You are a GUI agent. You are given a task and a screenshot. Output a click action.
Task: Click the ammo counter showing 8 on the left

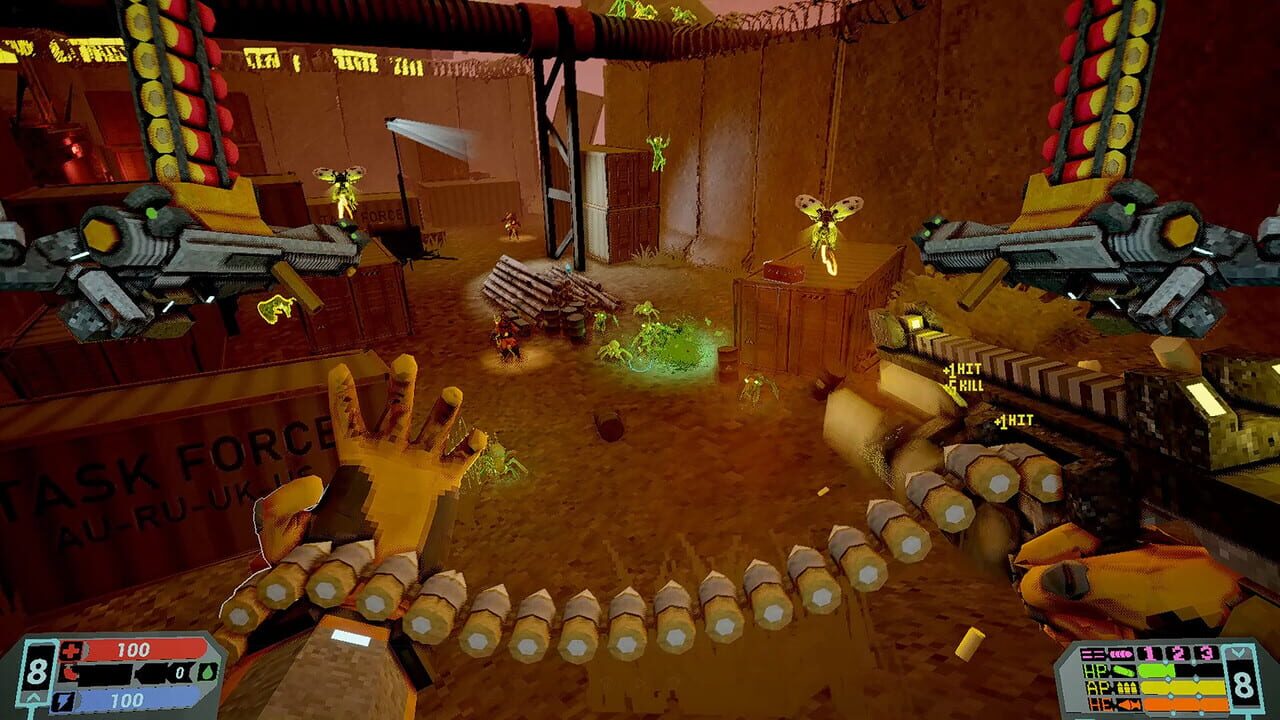[x=37, y=671]
